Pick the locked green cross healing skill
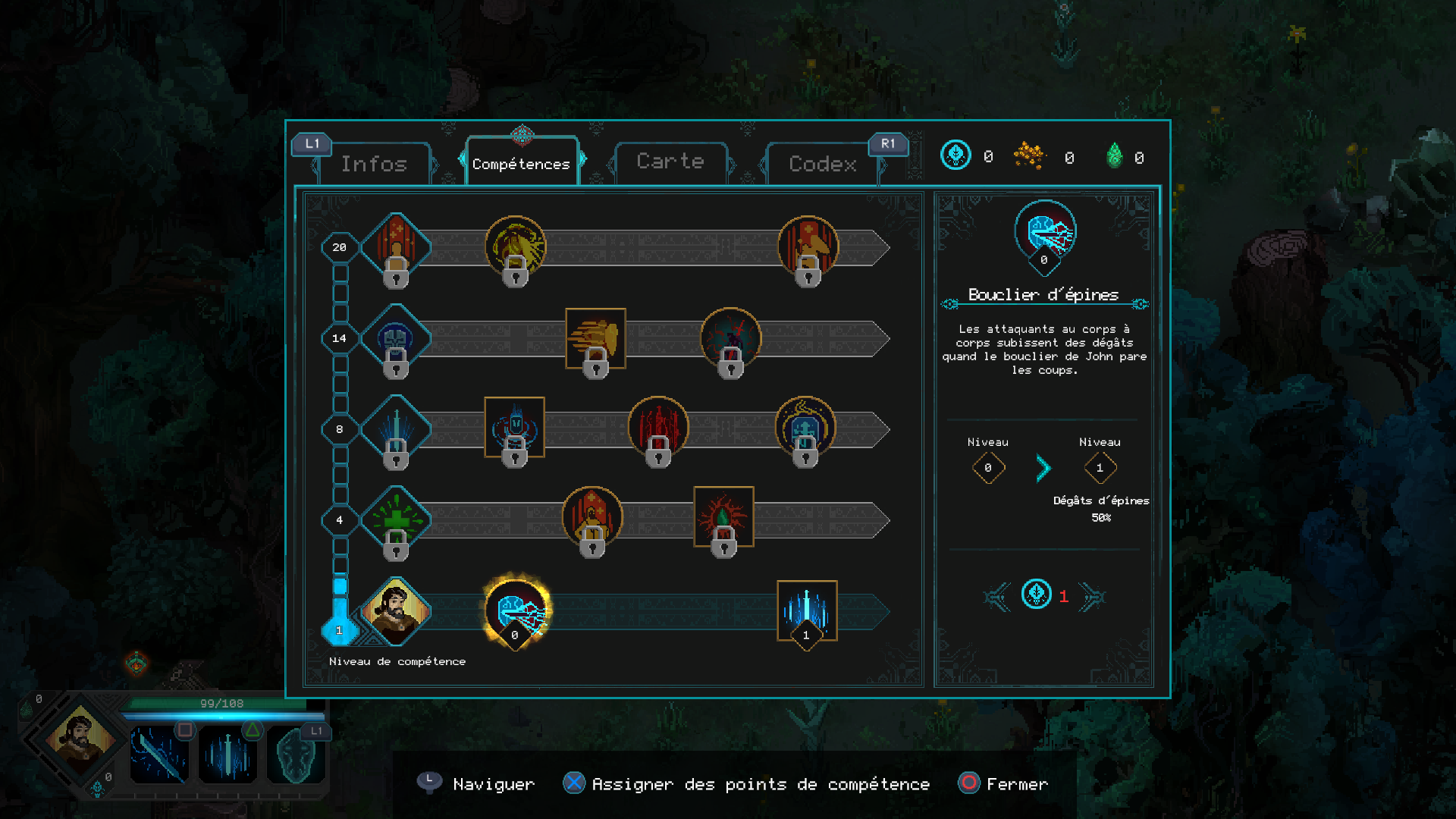Screen dimensions: 1456x819 395,520
